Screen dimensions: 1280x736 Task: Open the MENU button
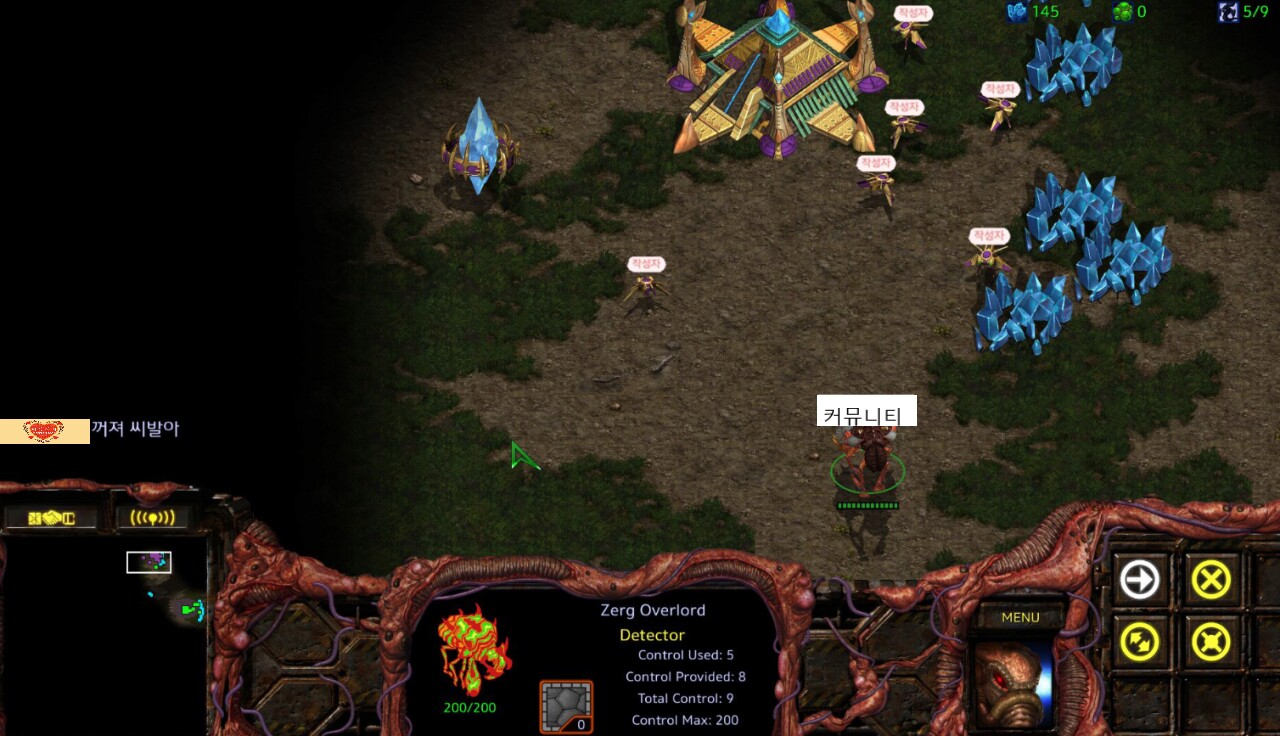pos(1020,617)
